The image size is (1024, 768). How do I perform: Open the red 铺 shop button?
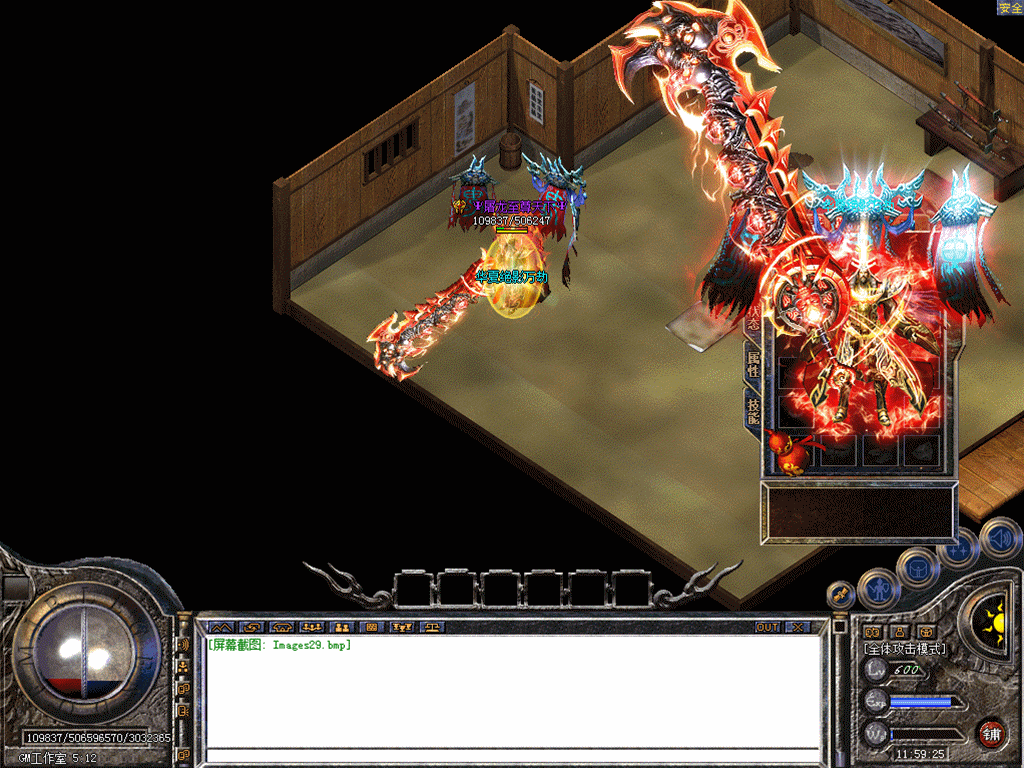pyautogui.click(x=992, y=733)
